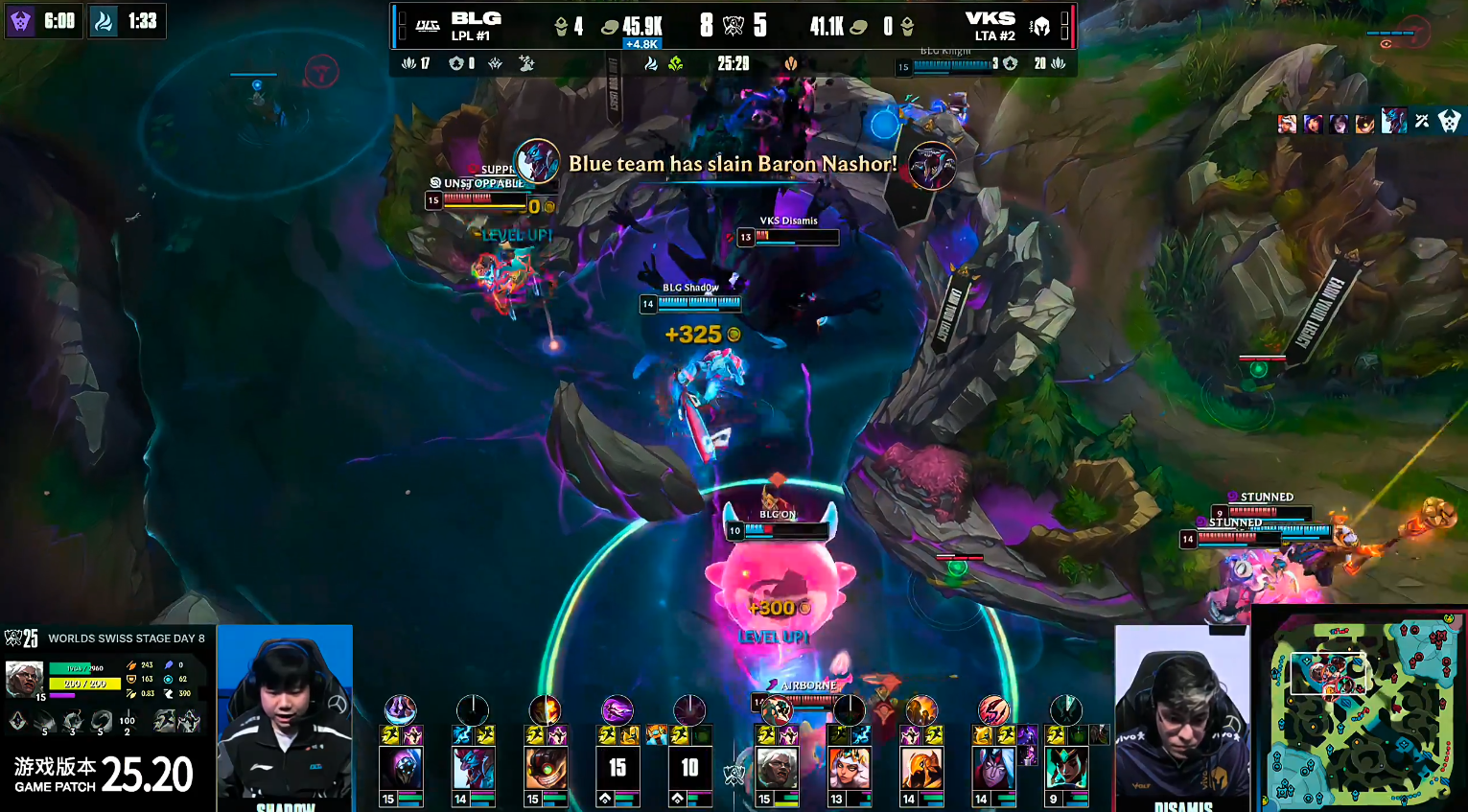1468x812 pixels.
Task: Click the BLG team name on scoreboard
Action: coord(476,18)
